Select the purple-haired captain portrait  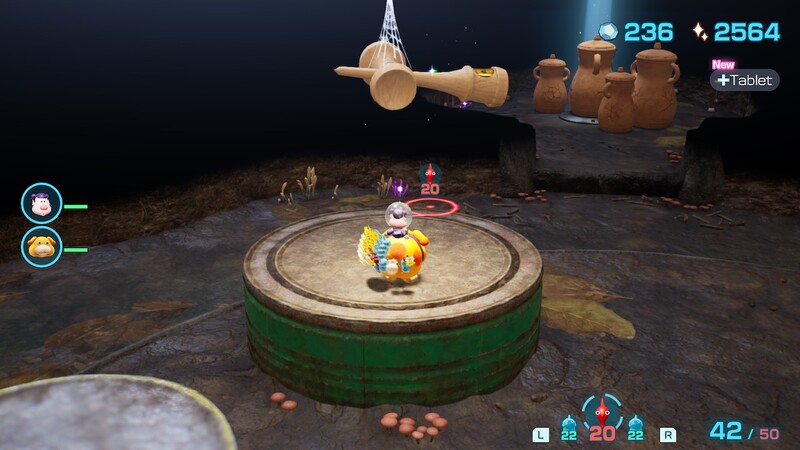[42, 204]
